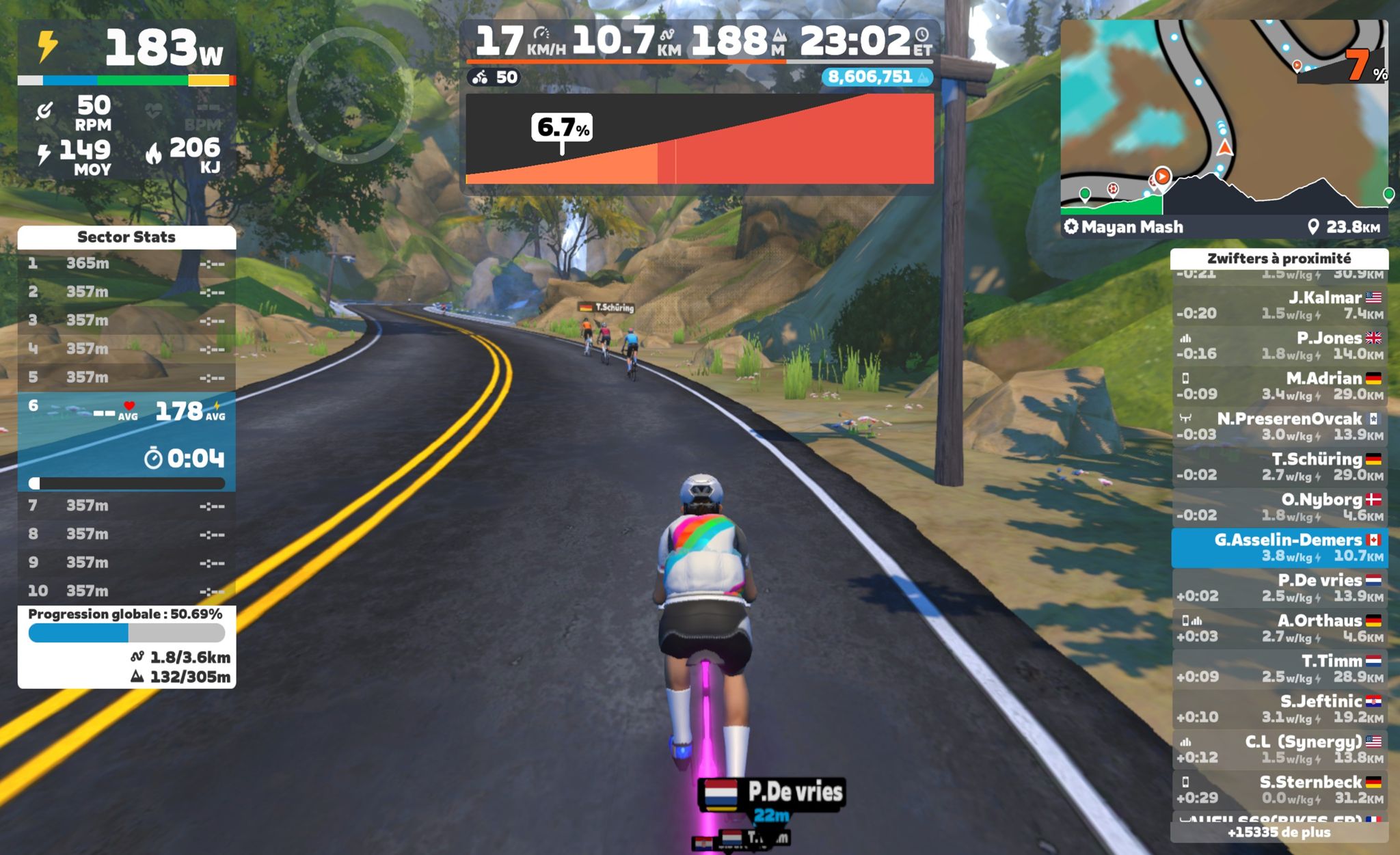Pick N.PreserenOvcak in the riders list
Screen dimensions: 1400x855
pos(1279,426)
